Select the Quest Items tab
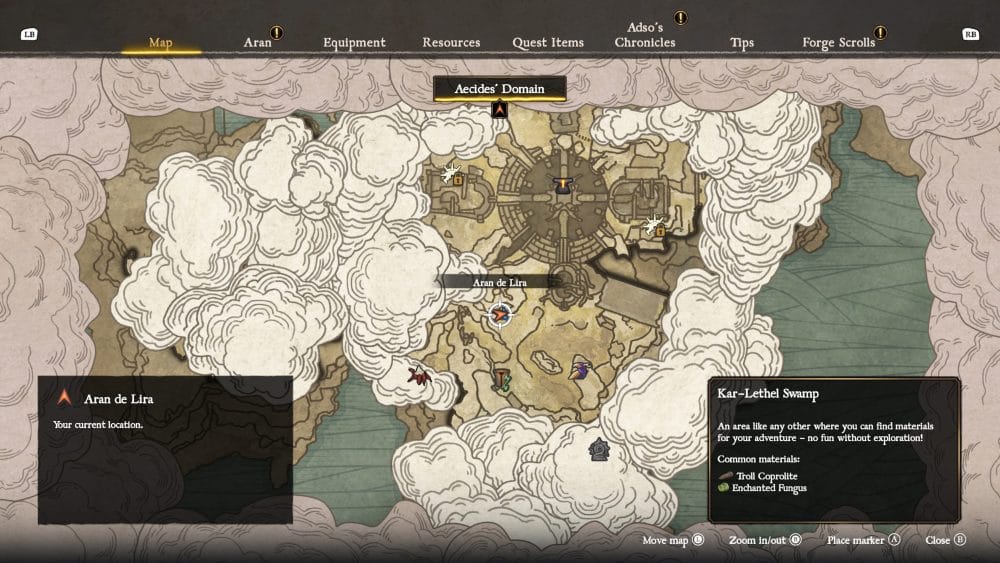1000x563 pixels. 548,42
